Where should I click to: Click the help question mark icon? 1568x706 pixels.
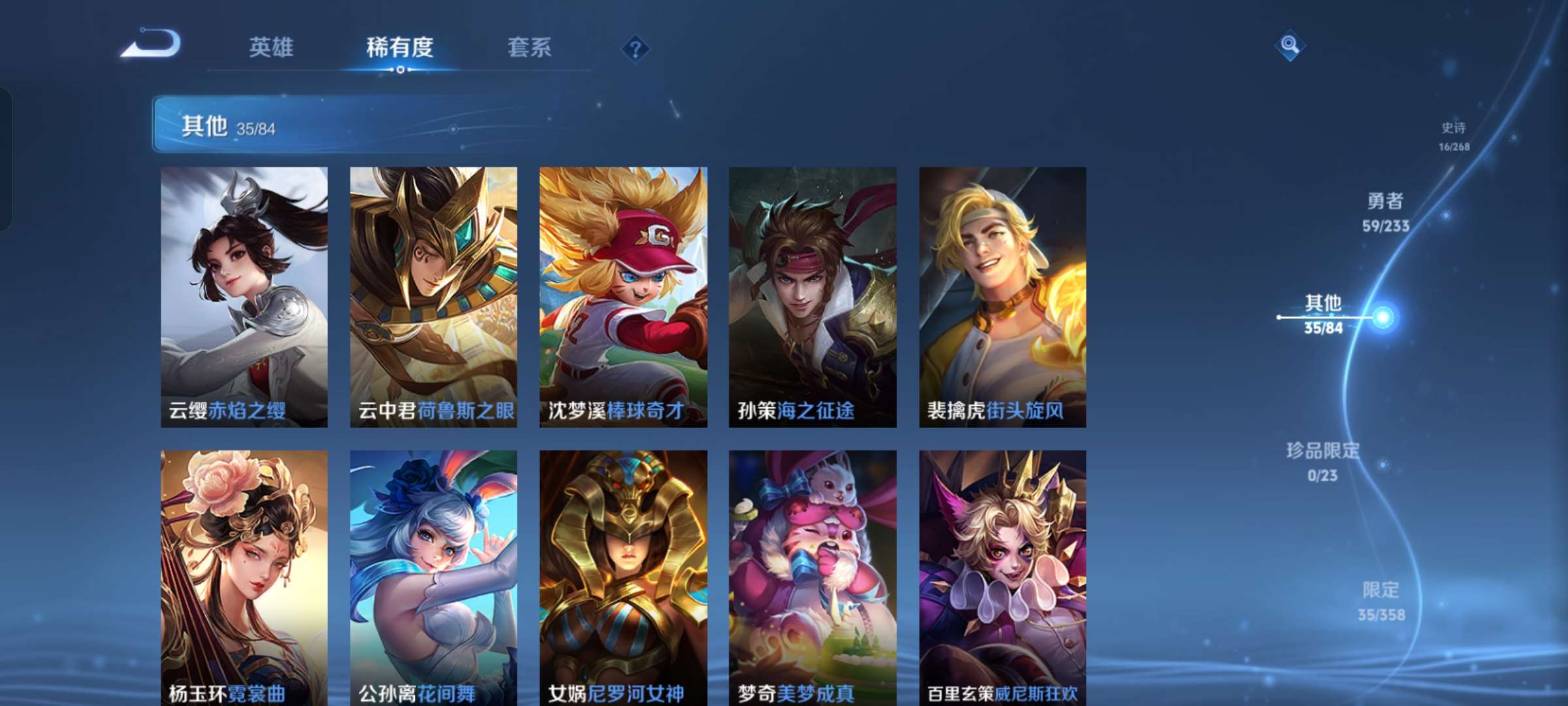[637, 46]
